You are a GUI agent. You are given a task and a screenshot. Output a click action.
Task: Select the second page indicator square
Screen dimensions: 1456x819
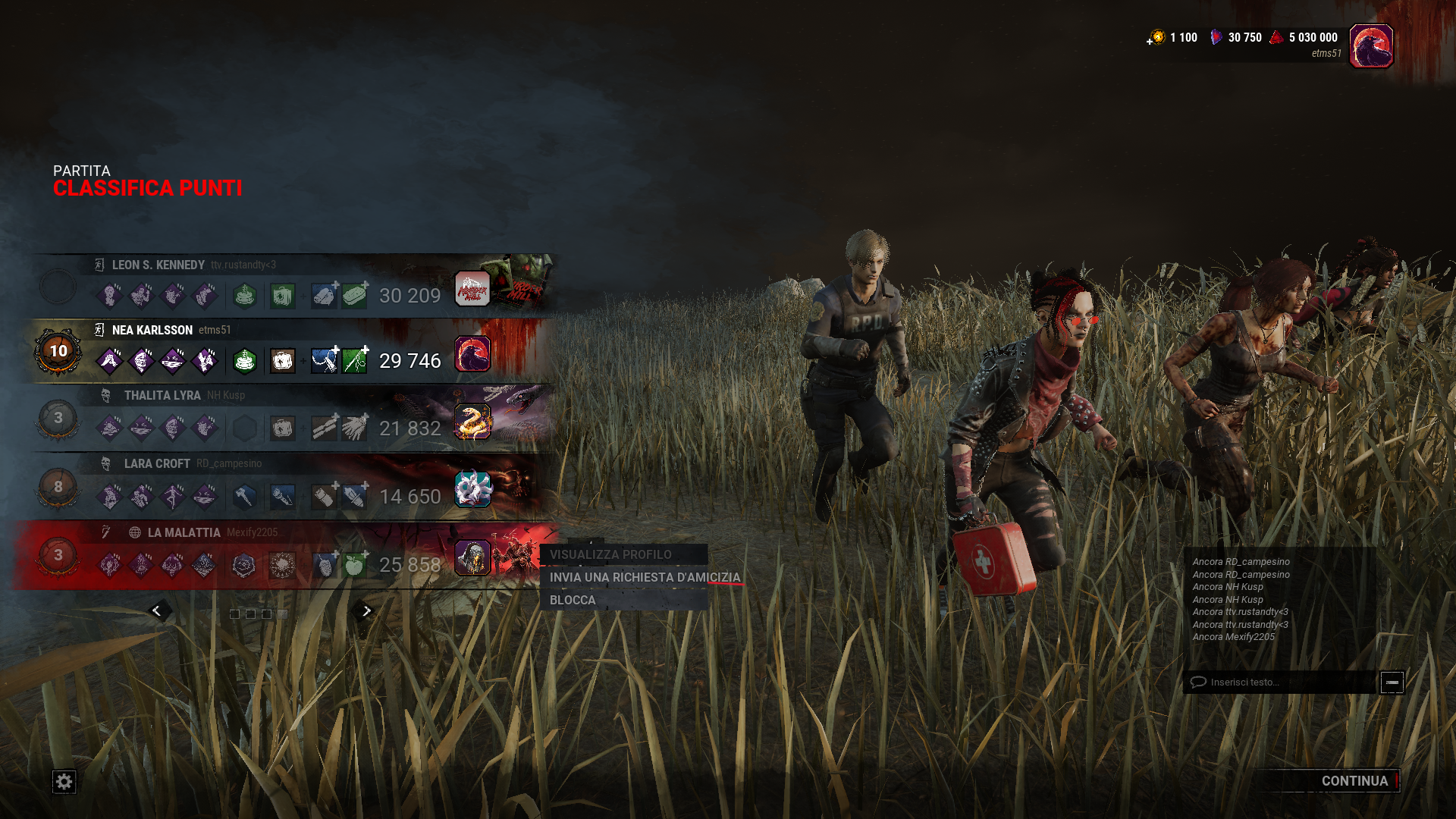[252, 613]
